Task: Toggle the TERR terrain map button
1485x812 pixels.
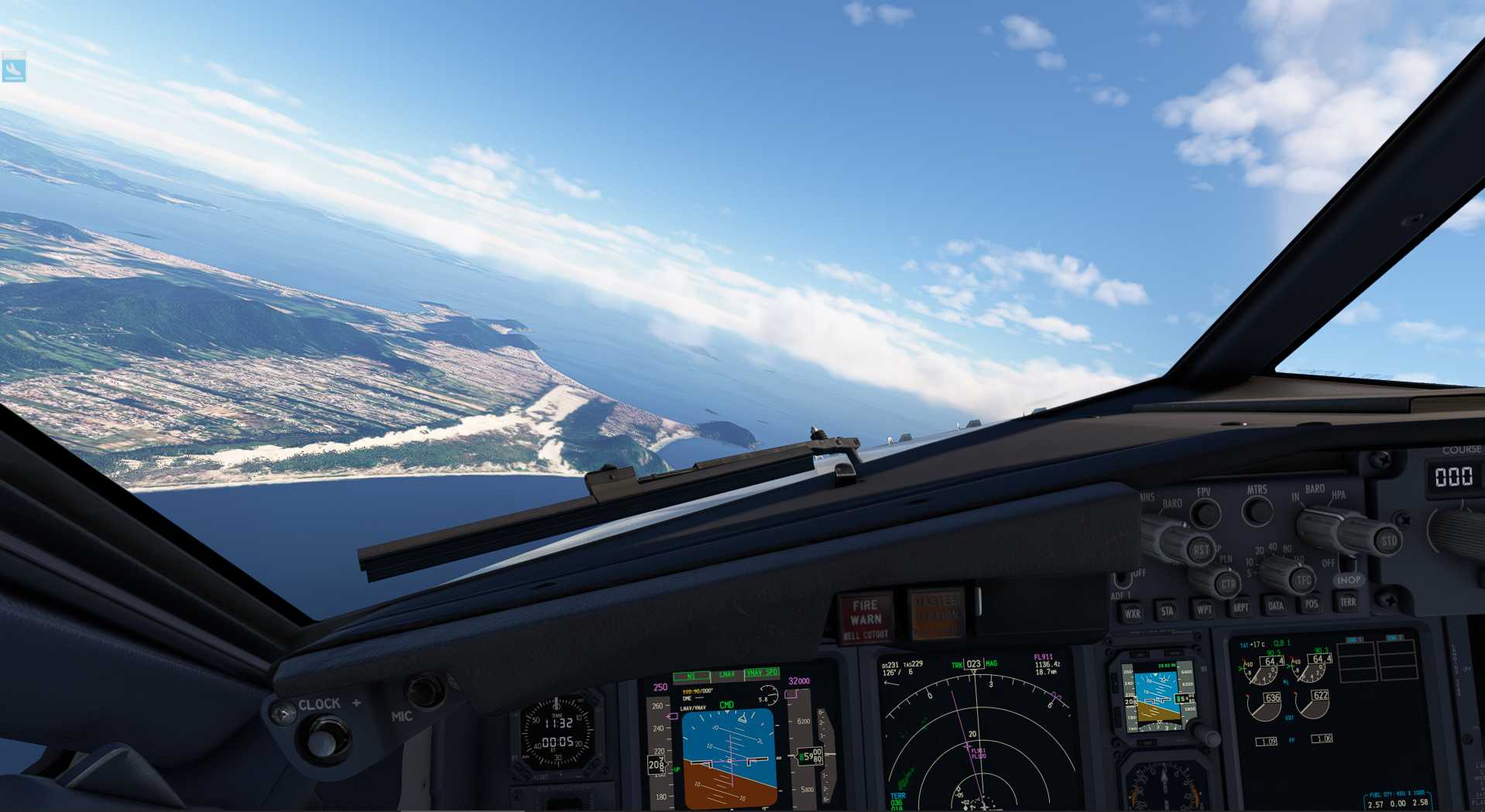Action: click(1348, 602)
